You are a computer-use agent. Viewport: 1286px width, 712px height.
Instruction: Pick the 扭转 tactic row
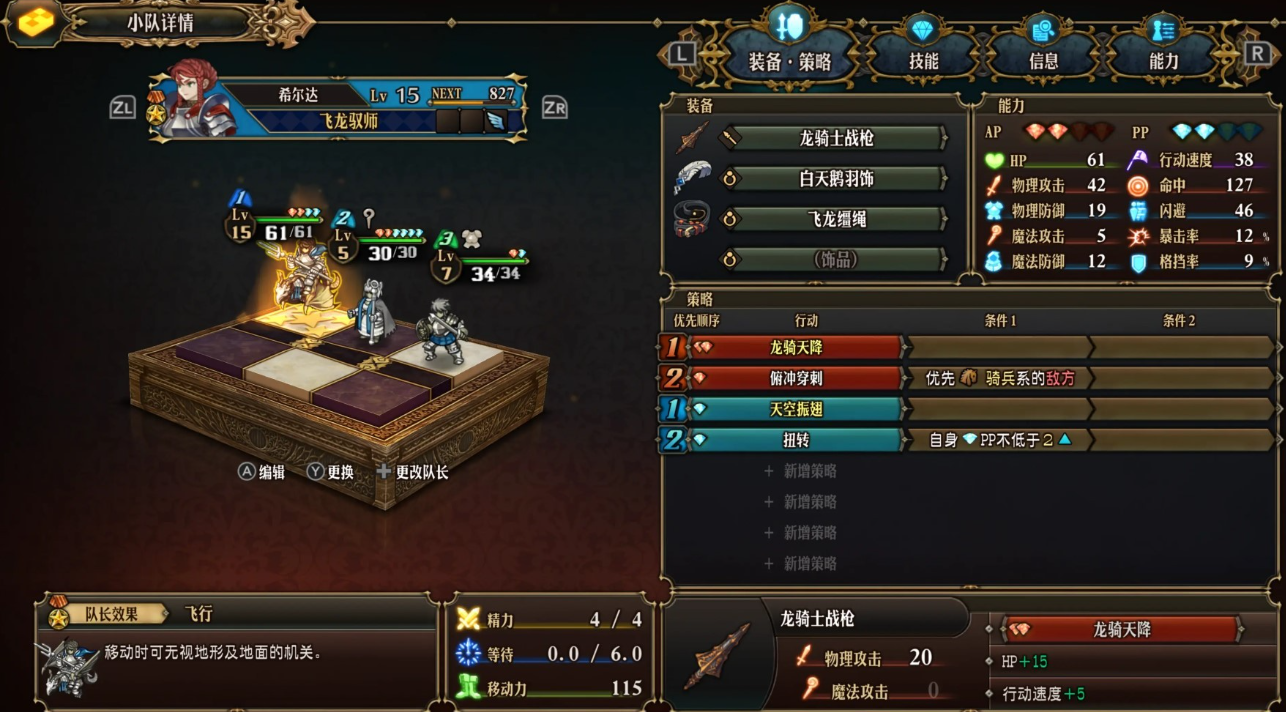click(795, 440)
